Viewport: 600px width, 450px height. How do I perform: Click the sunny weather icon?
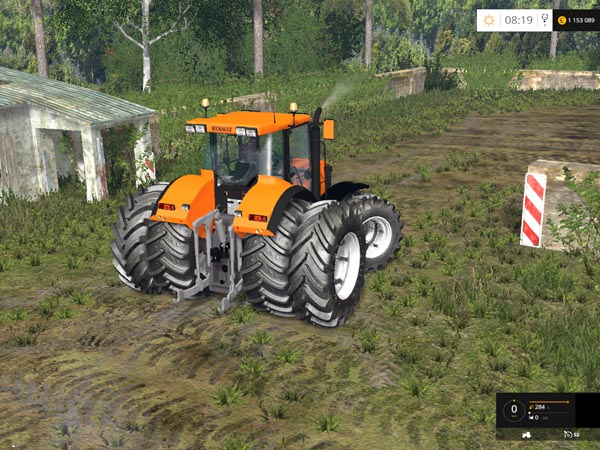click(488, 19)
